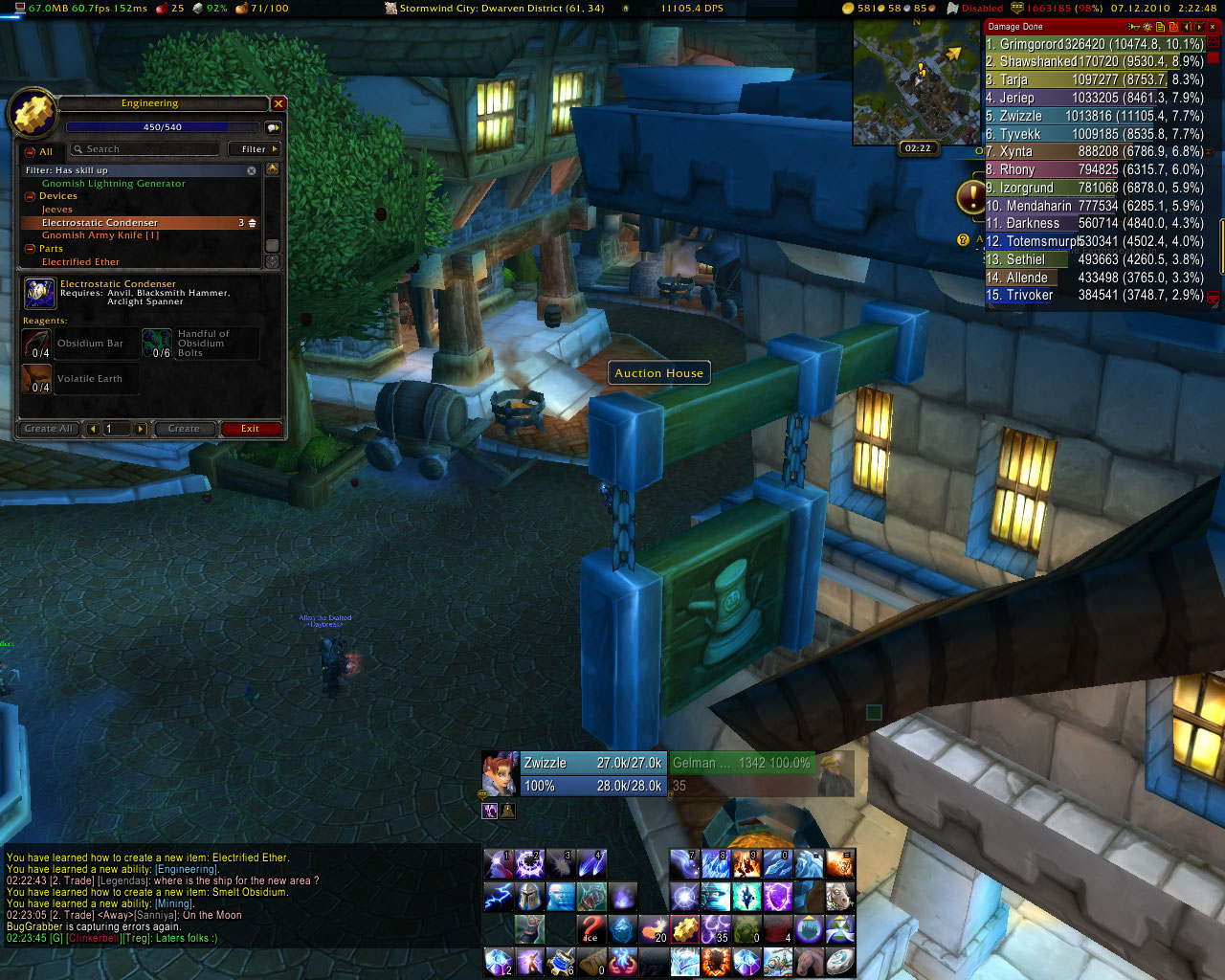Screen dimensions: 1225x980
Task: Increase the craft quantity with the right arrow
Action: (141, 429)
